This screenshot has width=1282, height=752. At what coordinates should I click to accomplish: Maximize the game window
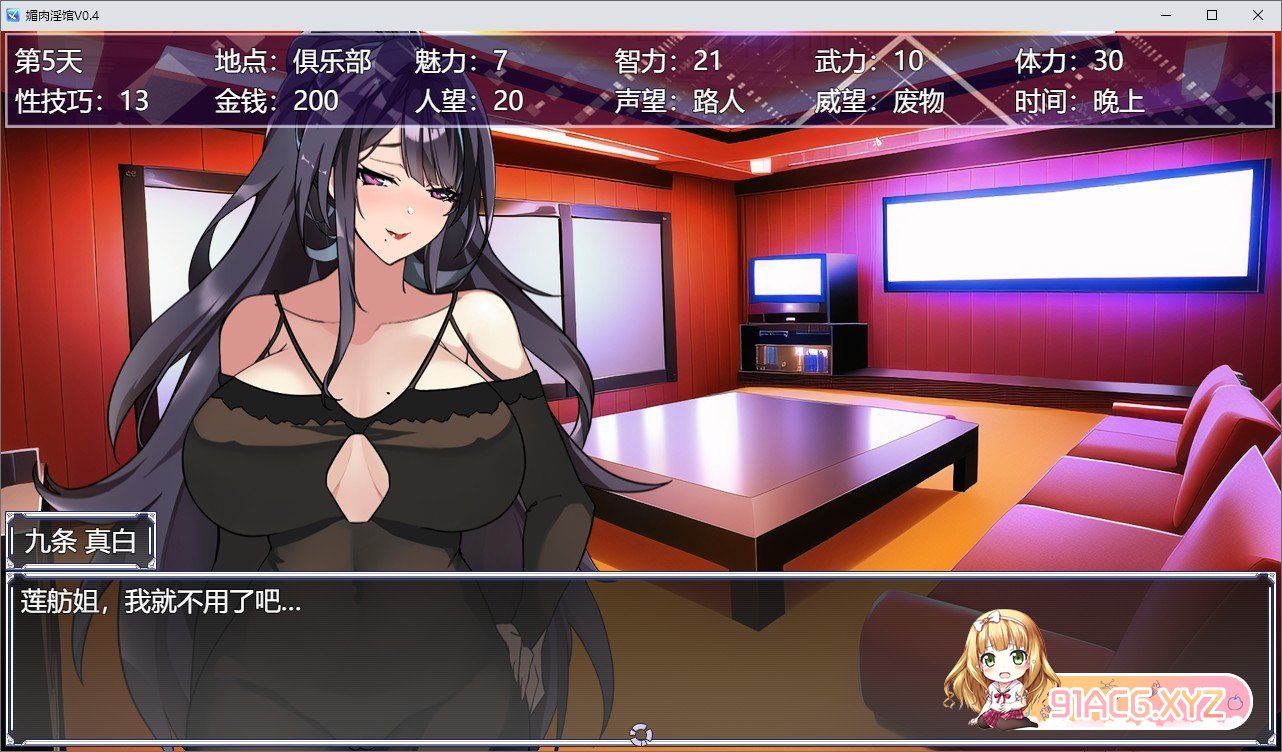coord(1212,15)
